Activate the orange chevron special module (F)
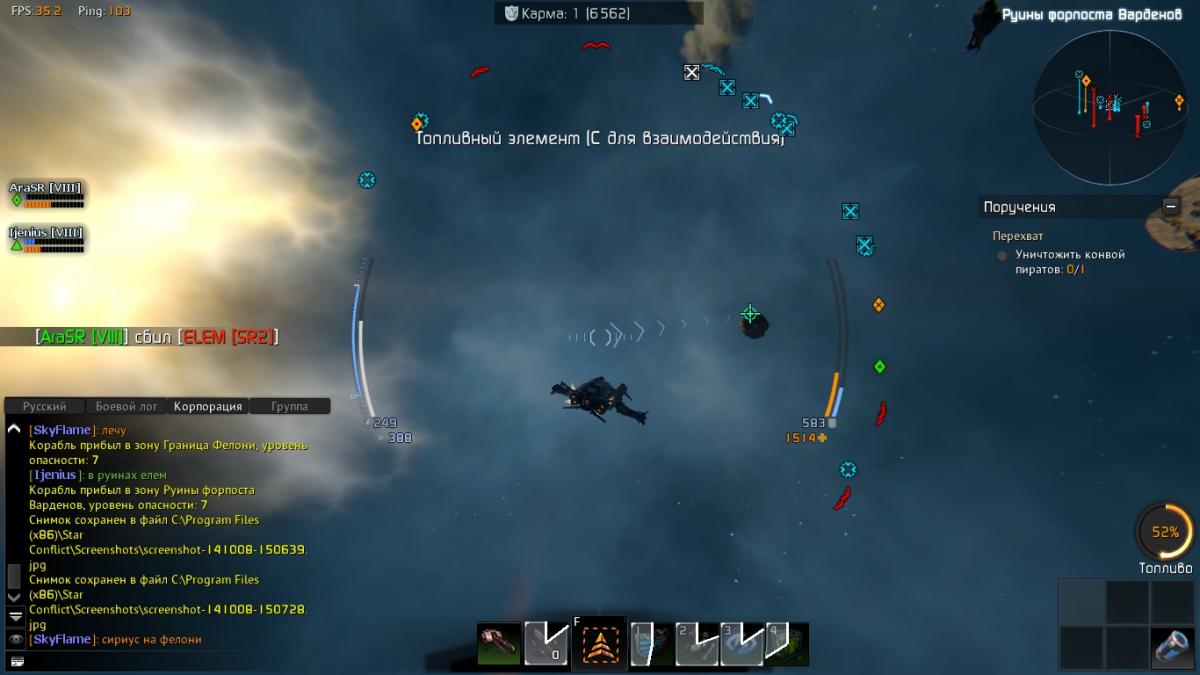This screenshot has height=675, width=1200. [599, 645]
